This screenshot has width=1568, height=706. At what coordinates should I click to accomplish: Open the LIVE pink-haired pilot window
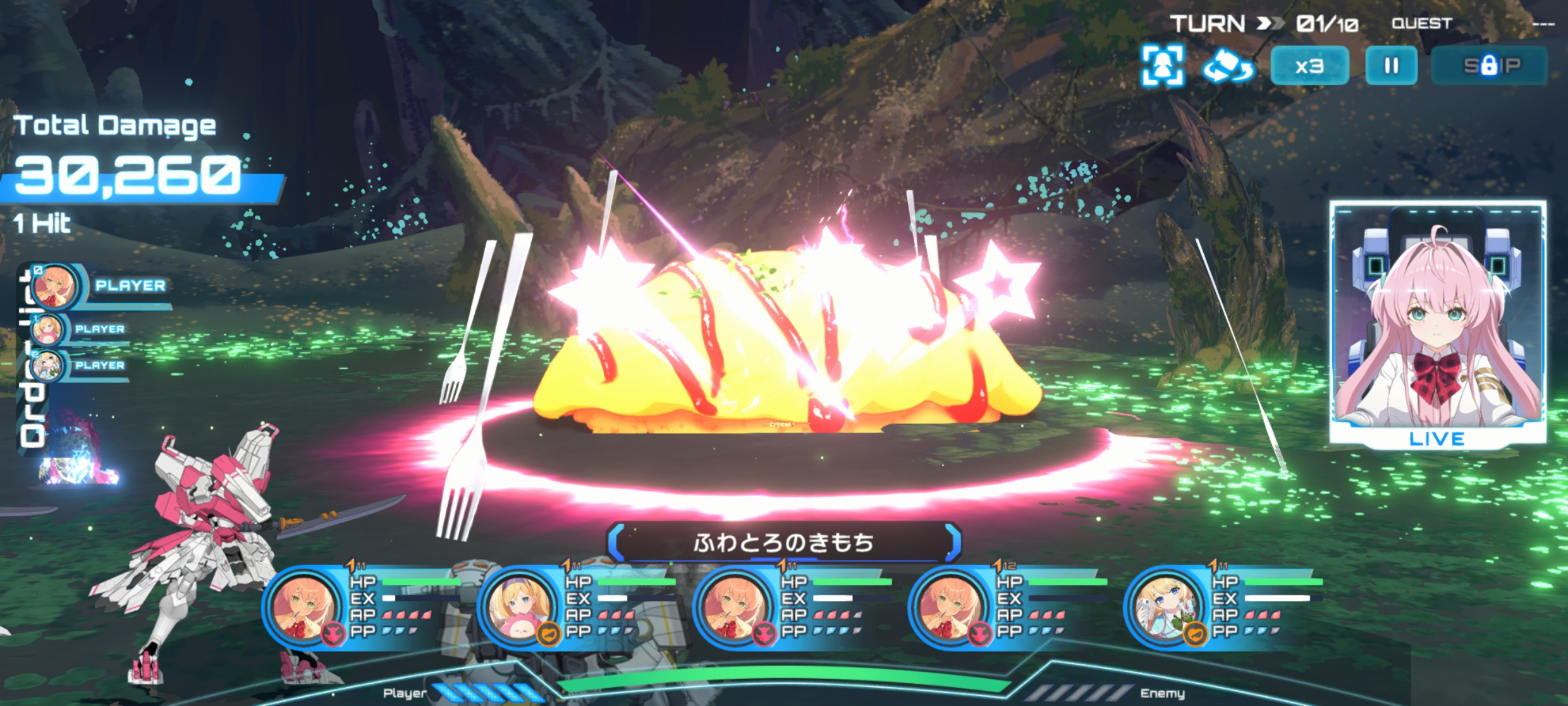[1437, 324]
